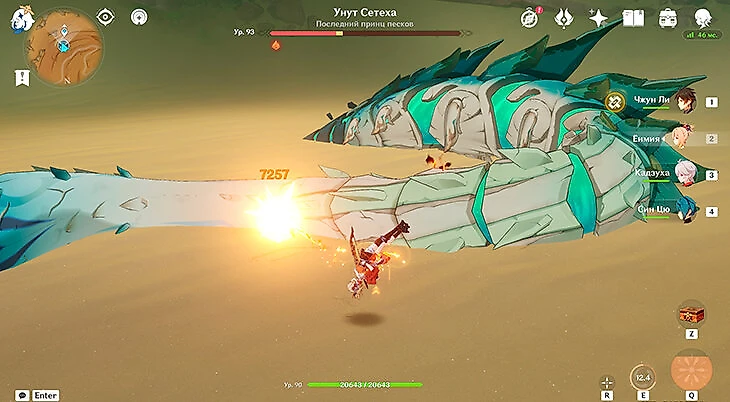Open the circular minimap
Screen dimensions: 730x402
[64, 46]
